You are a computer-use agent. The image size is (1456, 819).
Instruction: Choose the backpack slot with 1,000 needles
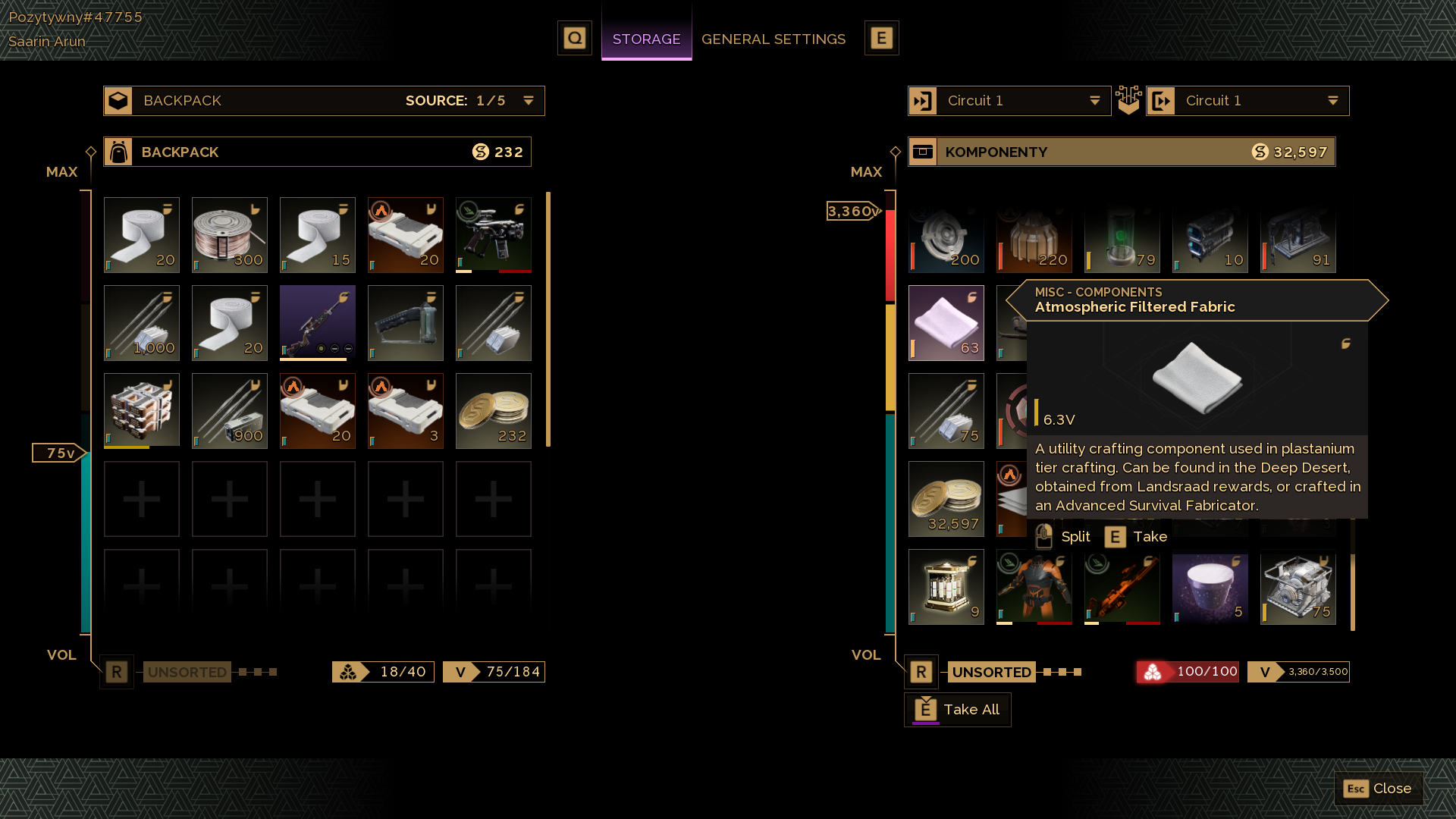tap(142, 323)
